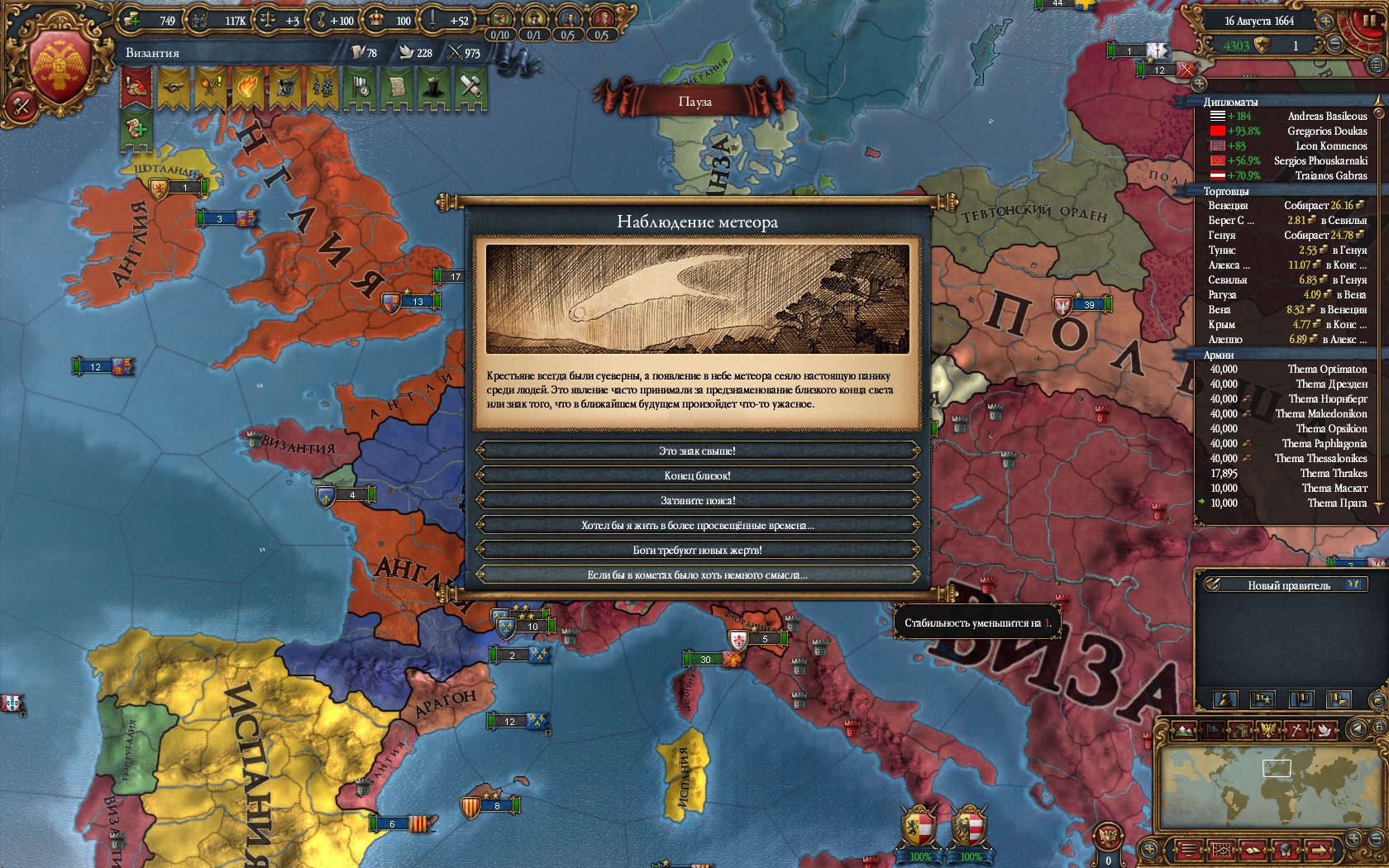The height and width of the screenshot is (868, 1389).
Task: Pick the event option "Конец близок!"
Action: pos(697,475)
